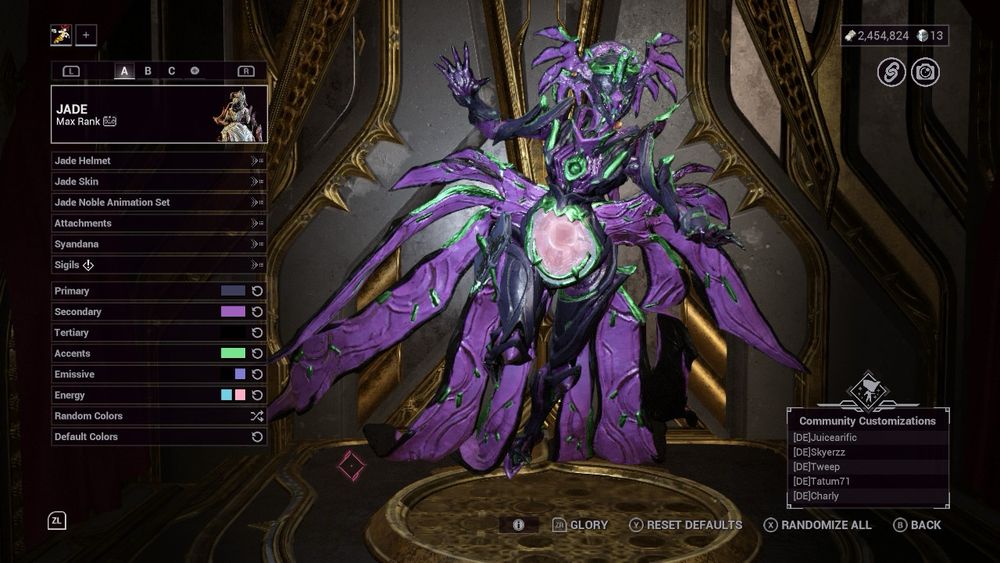Switch to appearance config B
Viewport: 1000px width, 563px height.
tap(148, 71)
